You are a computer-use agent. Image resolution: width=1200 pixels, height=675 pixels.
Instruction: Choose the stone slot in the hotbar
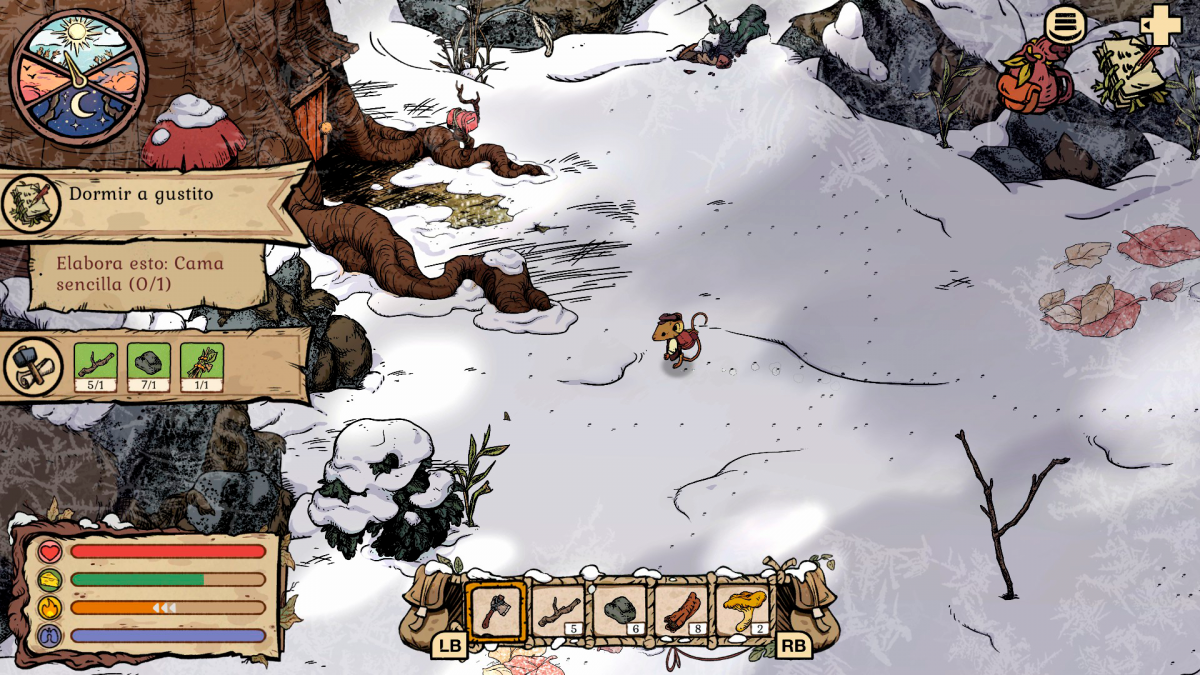coord(620,610)
